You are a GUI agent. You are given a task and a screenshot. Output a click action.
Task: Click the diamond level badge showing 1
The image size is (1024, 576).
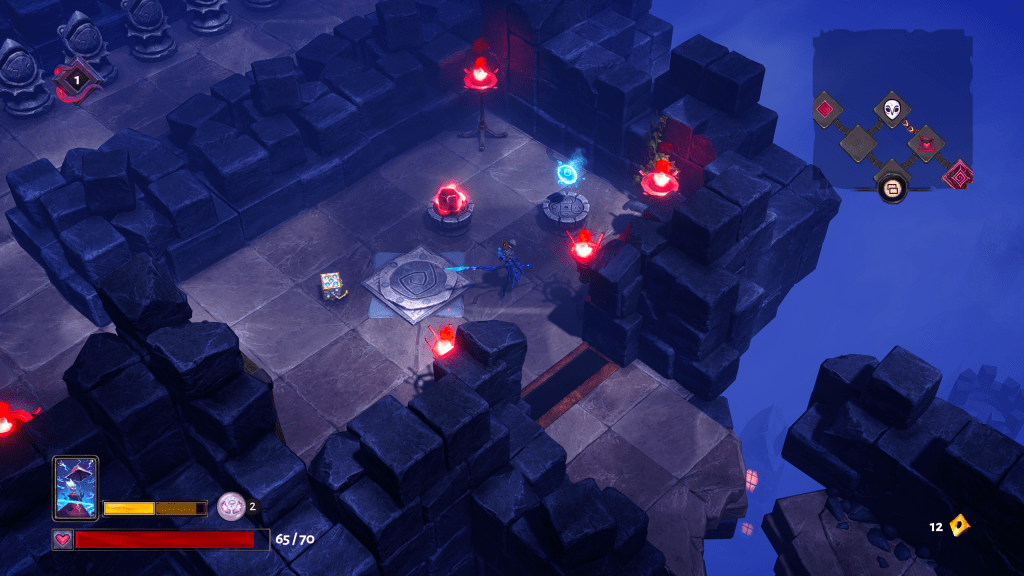click(x=73, y=79)
